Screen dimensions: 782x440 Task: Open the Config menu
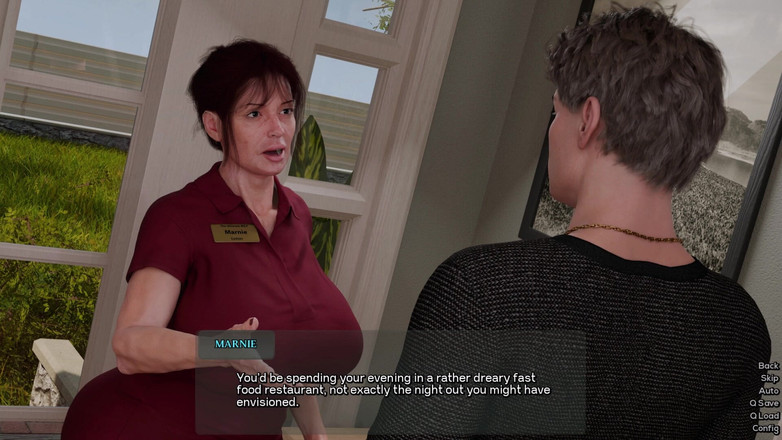pyautogui.click(x=766, y=428)
